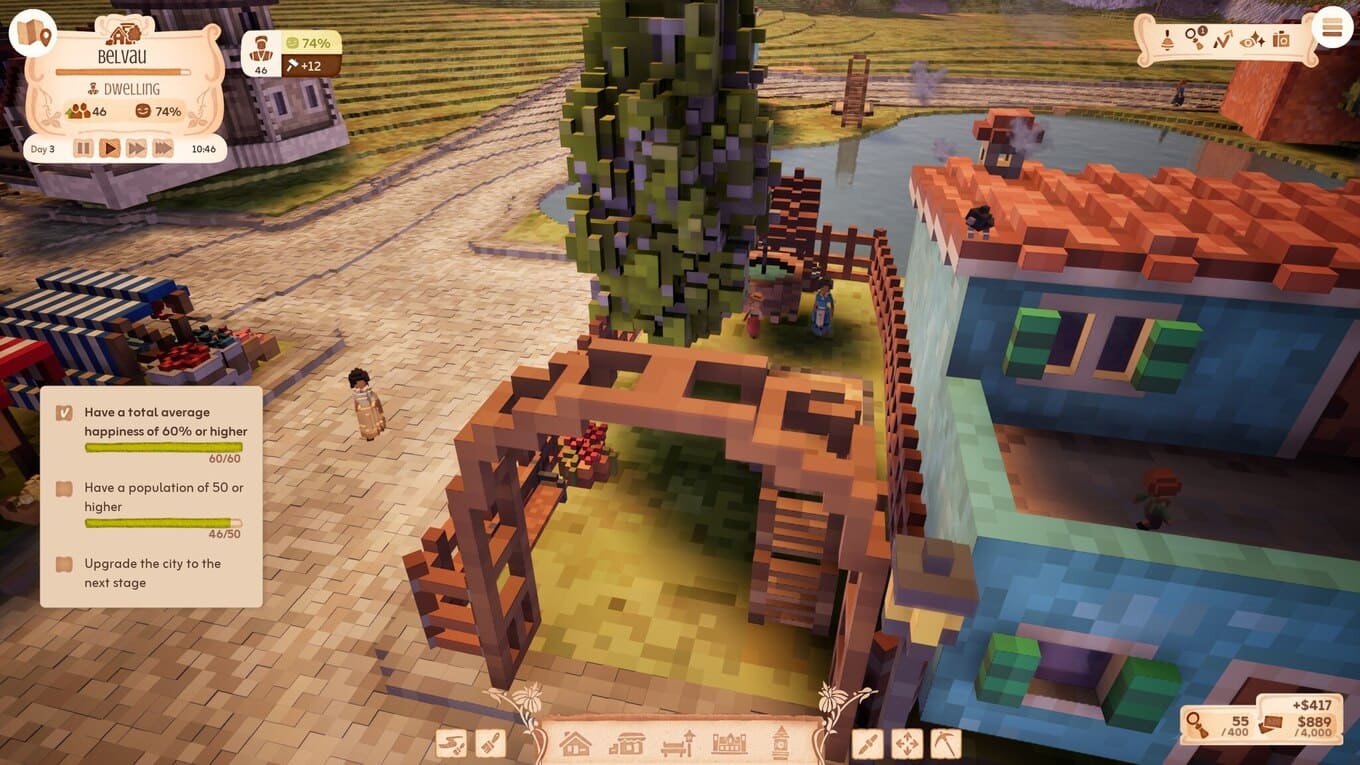Open the clock tower build category
The width and height of the screenshot is (1360, 765).
(x=780, y=743)
